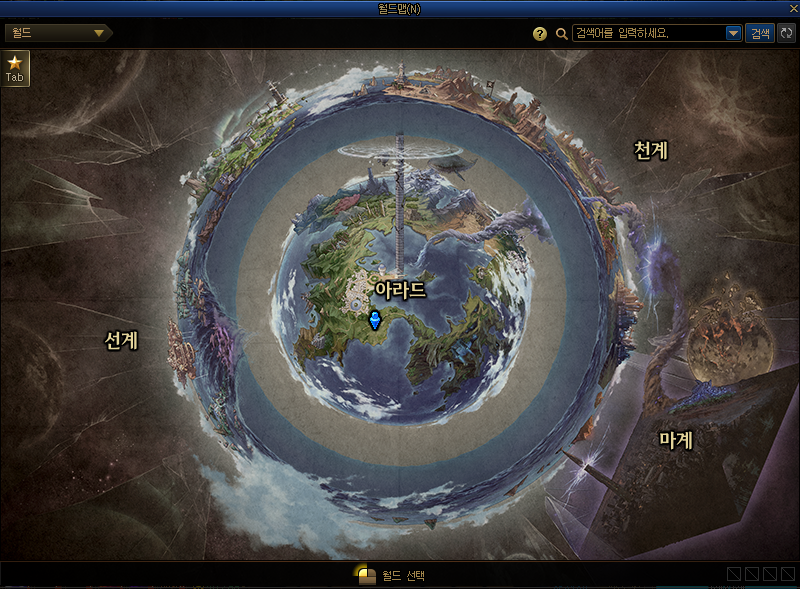Viewport: 800px width, 589px height.
Task: Select the 천계 world region
Action: pos(651,150)
